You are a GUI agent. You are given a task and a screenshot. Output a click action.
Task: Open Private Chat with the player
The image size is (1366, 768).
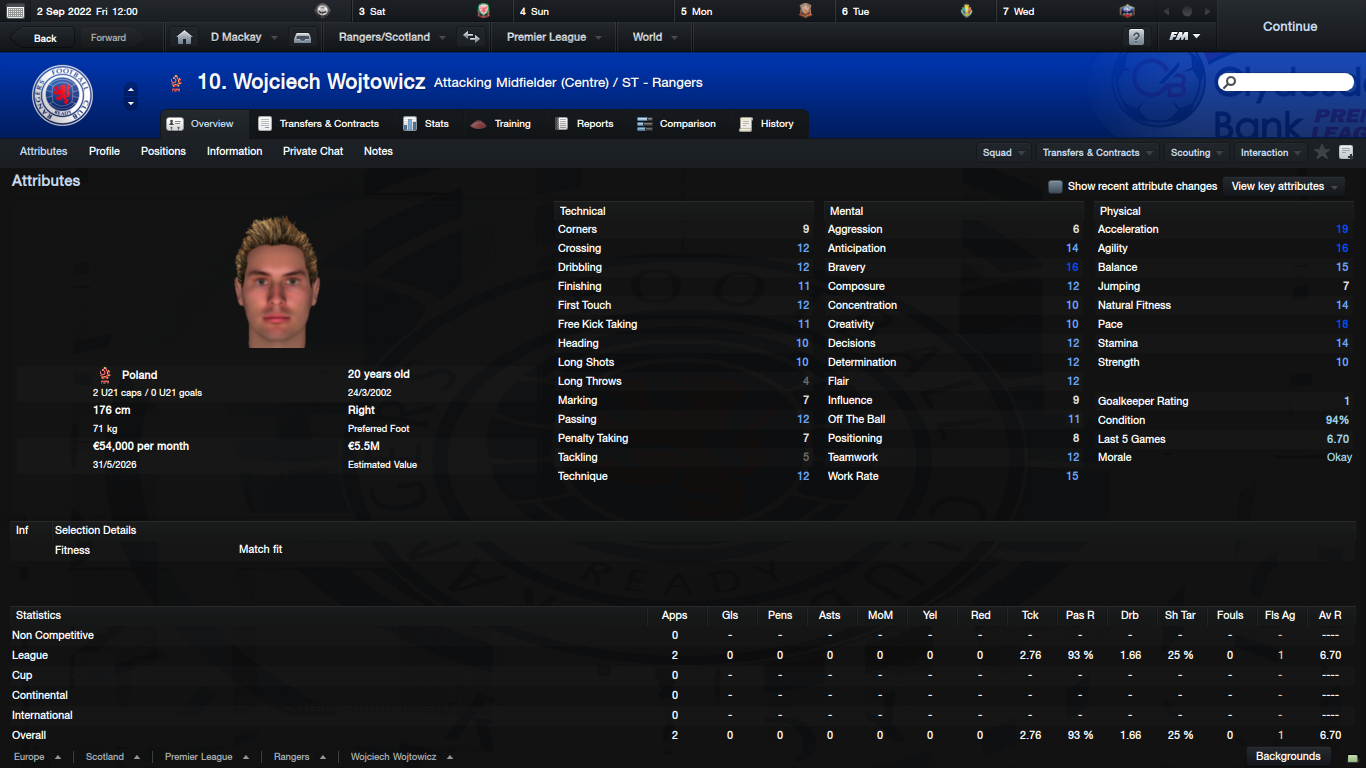click(x=312, y=152)
